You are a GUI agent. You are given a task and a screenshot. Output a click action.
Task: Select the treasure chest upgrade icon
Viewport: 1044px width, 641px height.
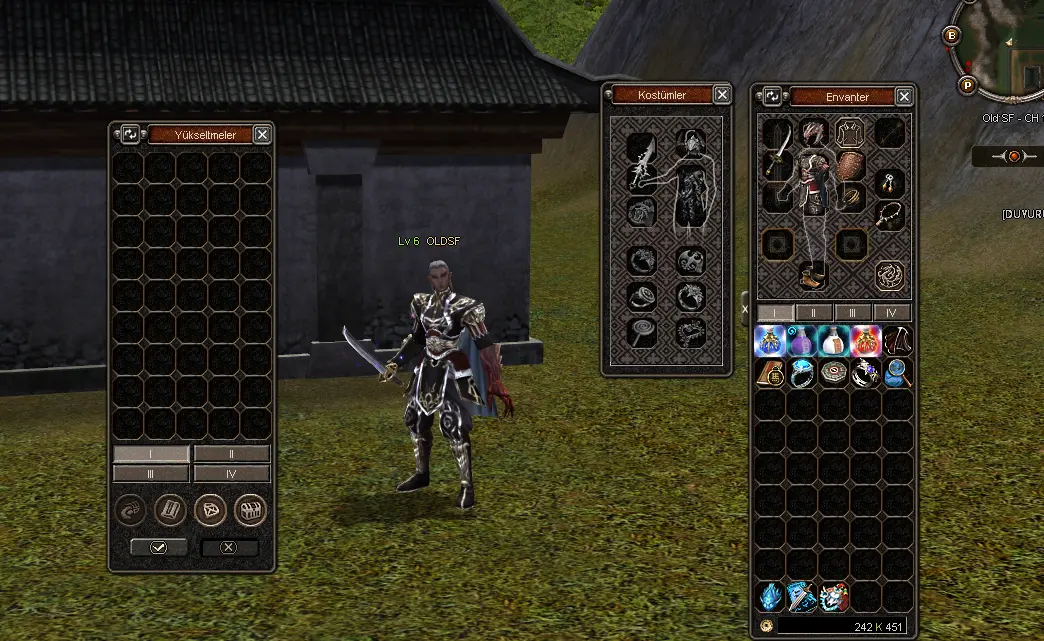click(250, 511)
